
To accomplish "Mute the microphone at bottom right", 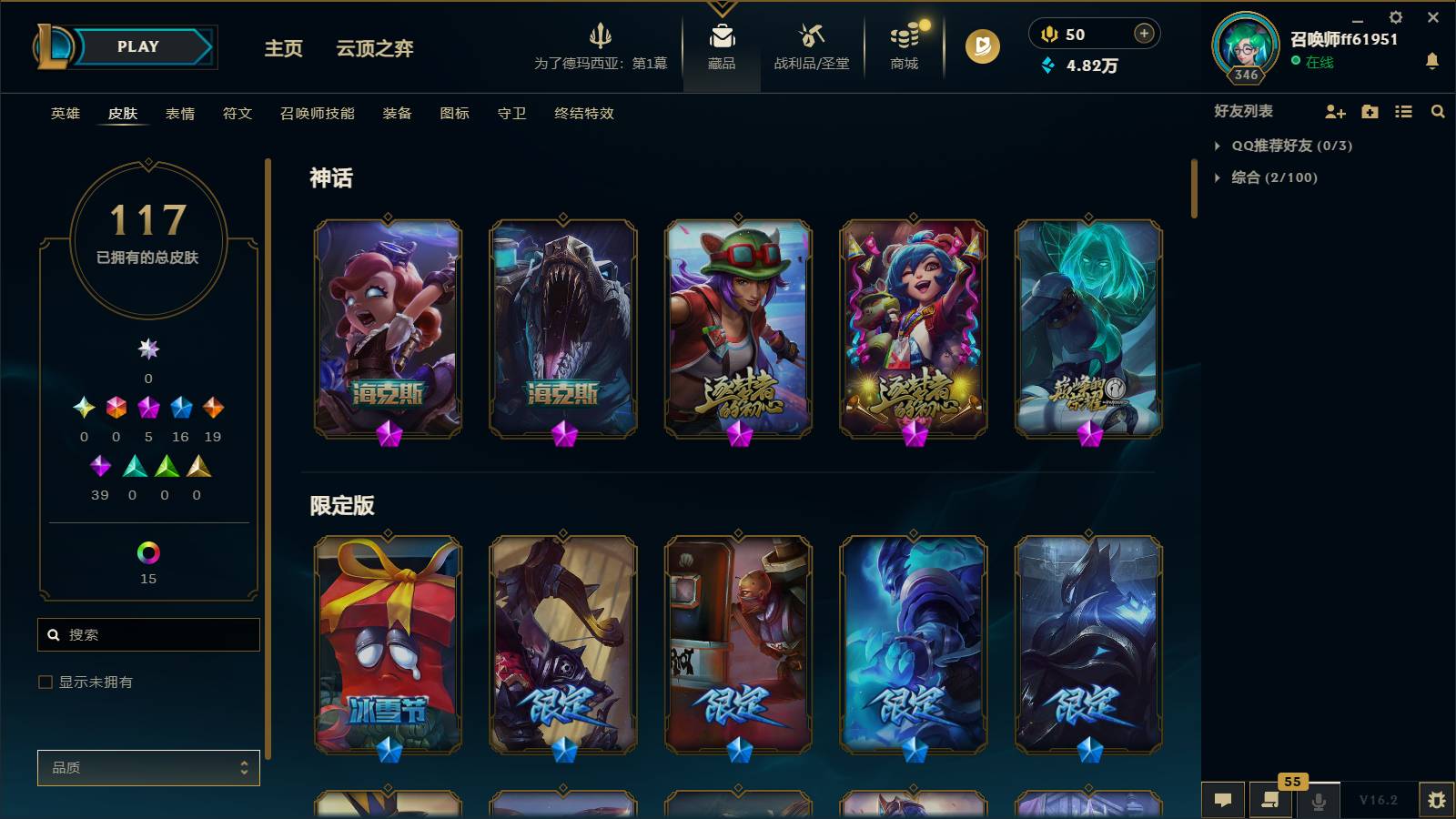I will 1318,800.
